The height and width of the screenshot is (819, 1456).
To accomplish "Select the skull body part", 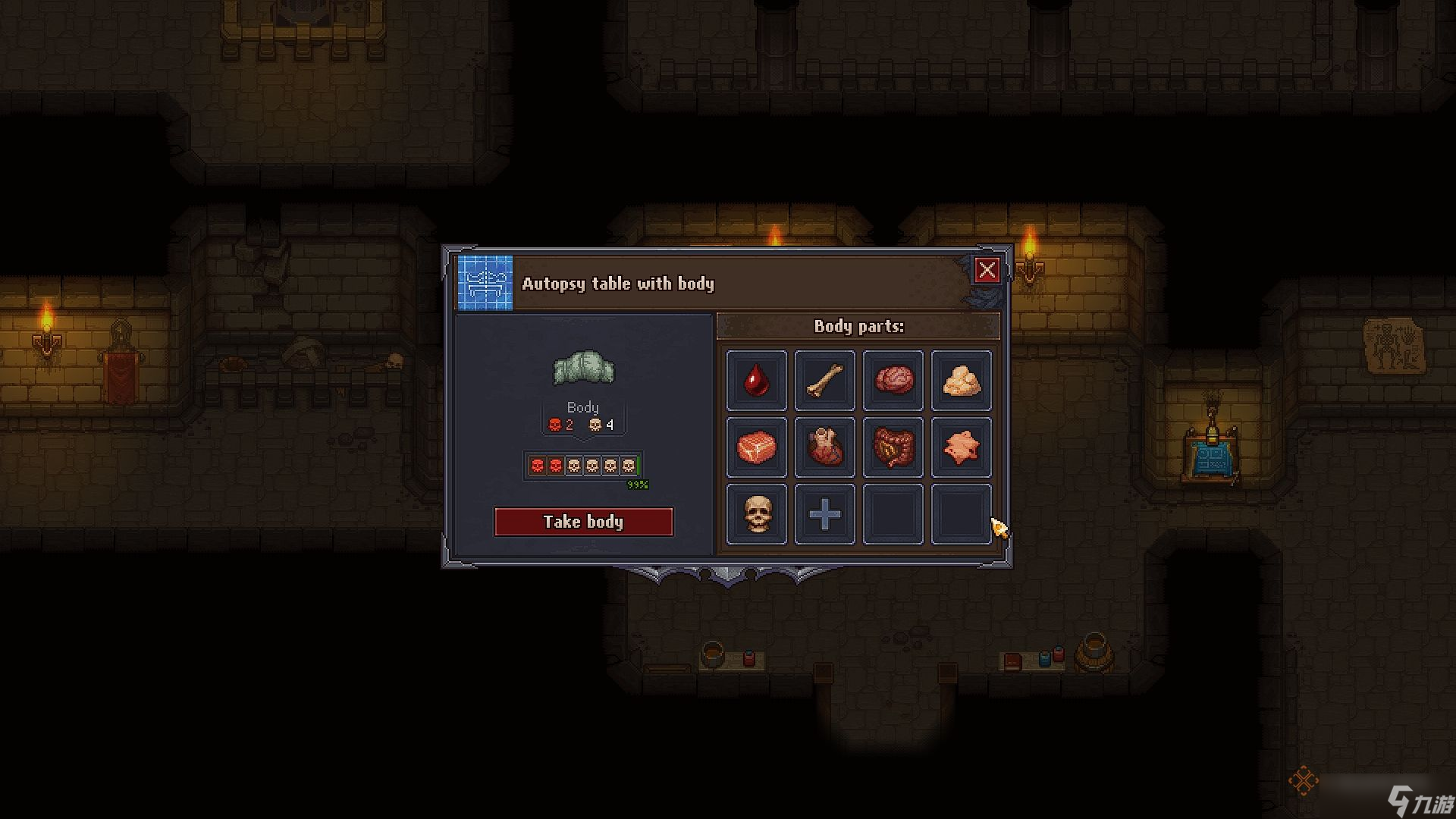I will coord(756,515).
